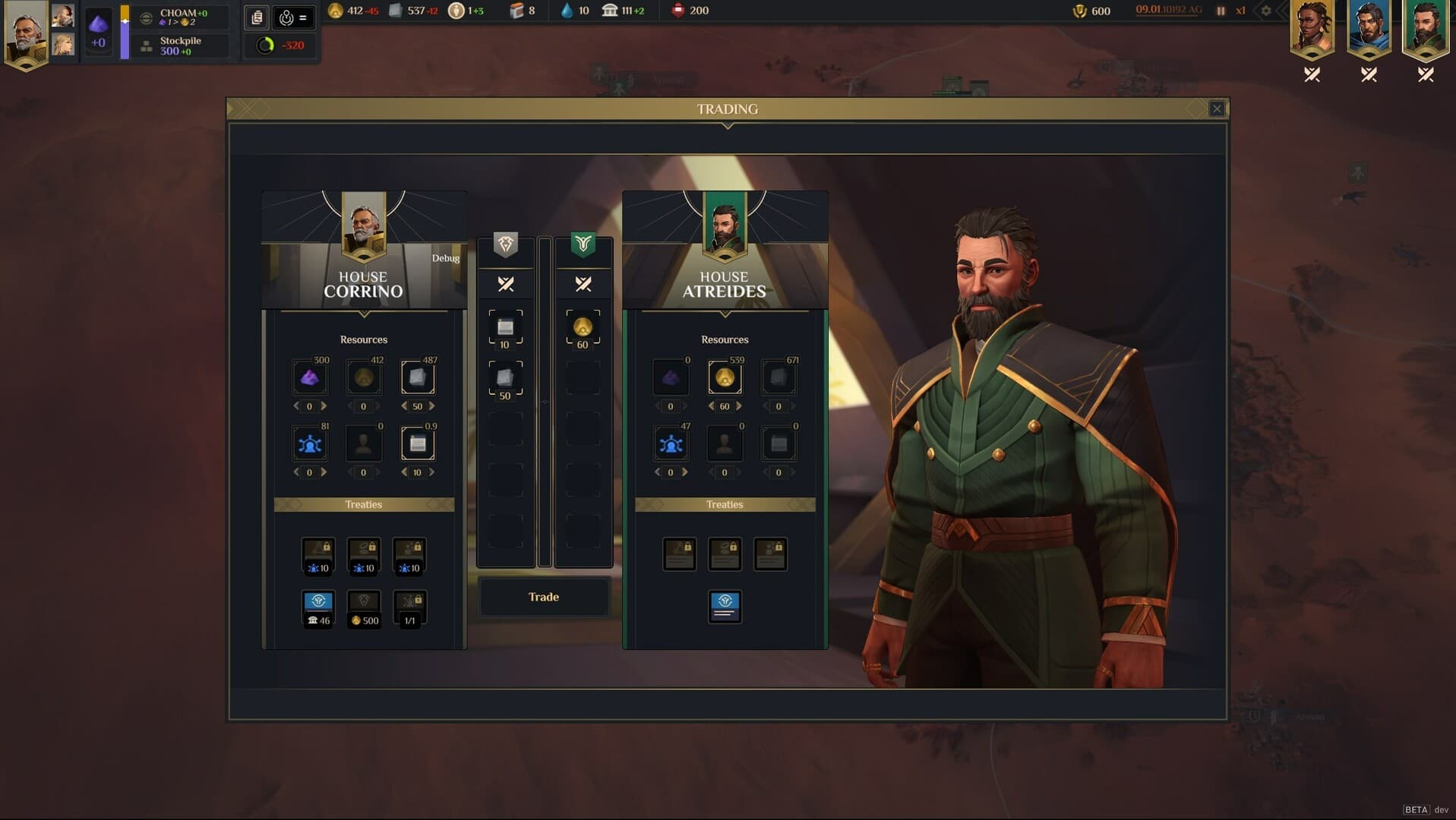Click the manpower icon showing 1+3
1456x820 pixels.
coord(456,11)
